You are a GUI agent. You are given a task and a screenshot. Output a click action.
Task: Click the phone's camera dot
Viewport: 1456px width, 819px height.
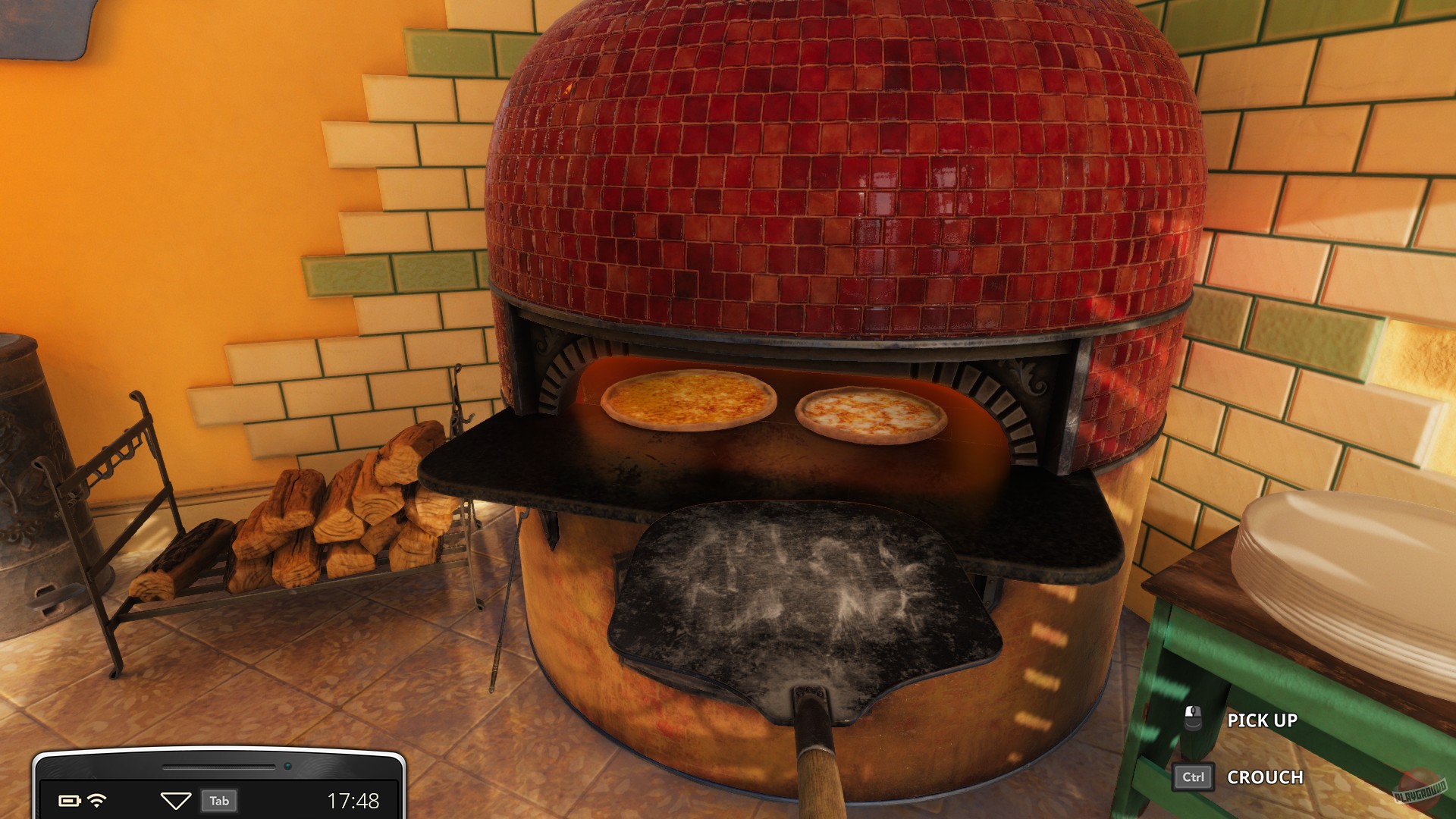288,767
